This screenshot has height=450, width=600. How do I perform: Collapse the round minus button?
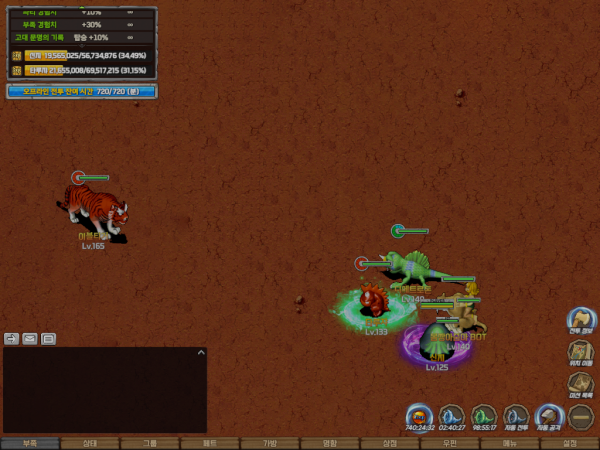click(581, 416)
